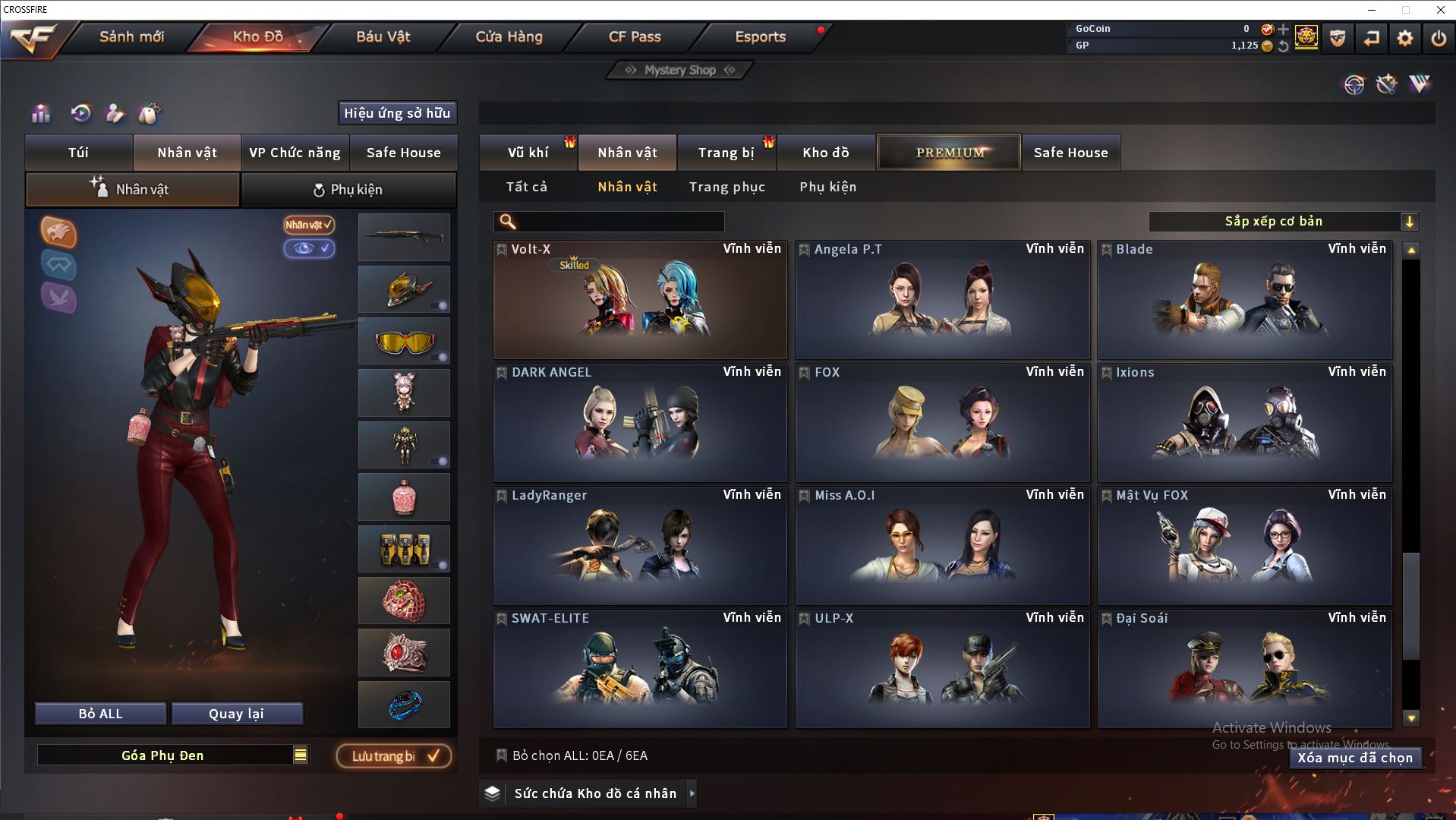Switch to the Vũ khí tab
Image resolution: width=1456 pixels, height=820 pixels.
[x=528, y=153]
